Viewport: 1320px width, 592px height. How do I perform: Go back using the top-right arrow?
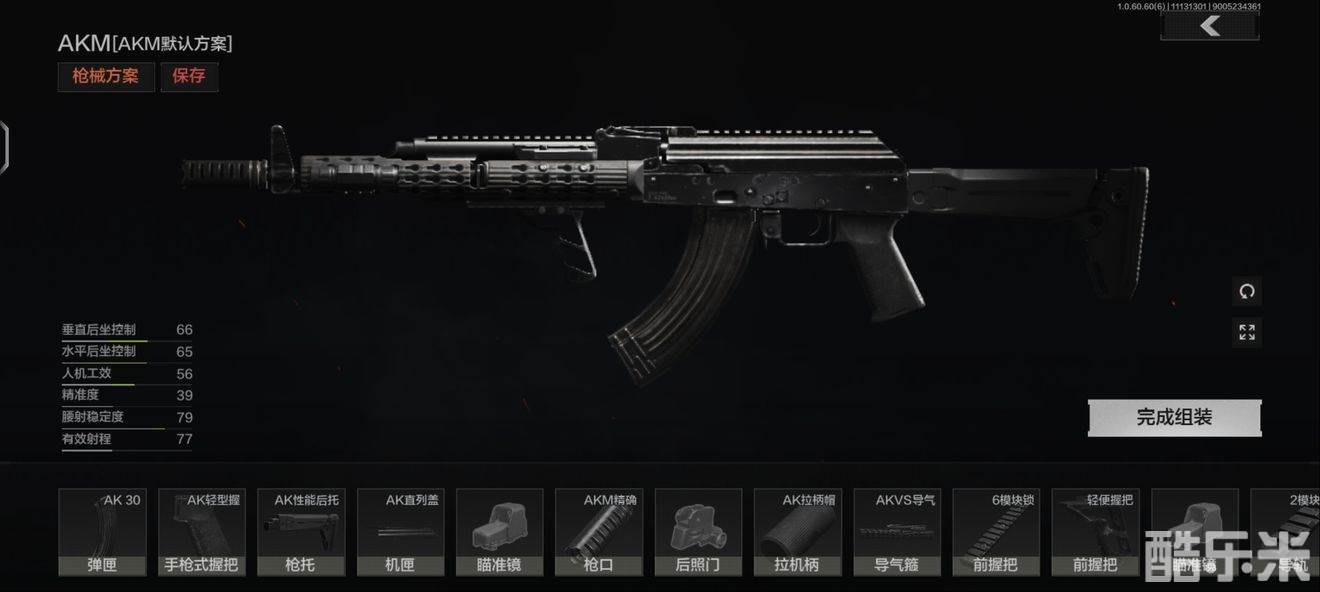(1210, 26)
